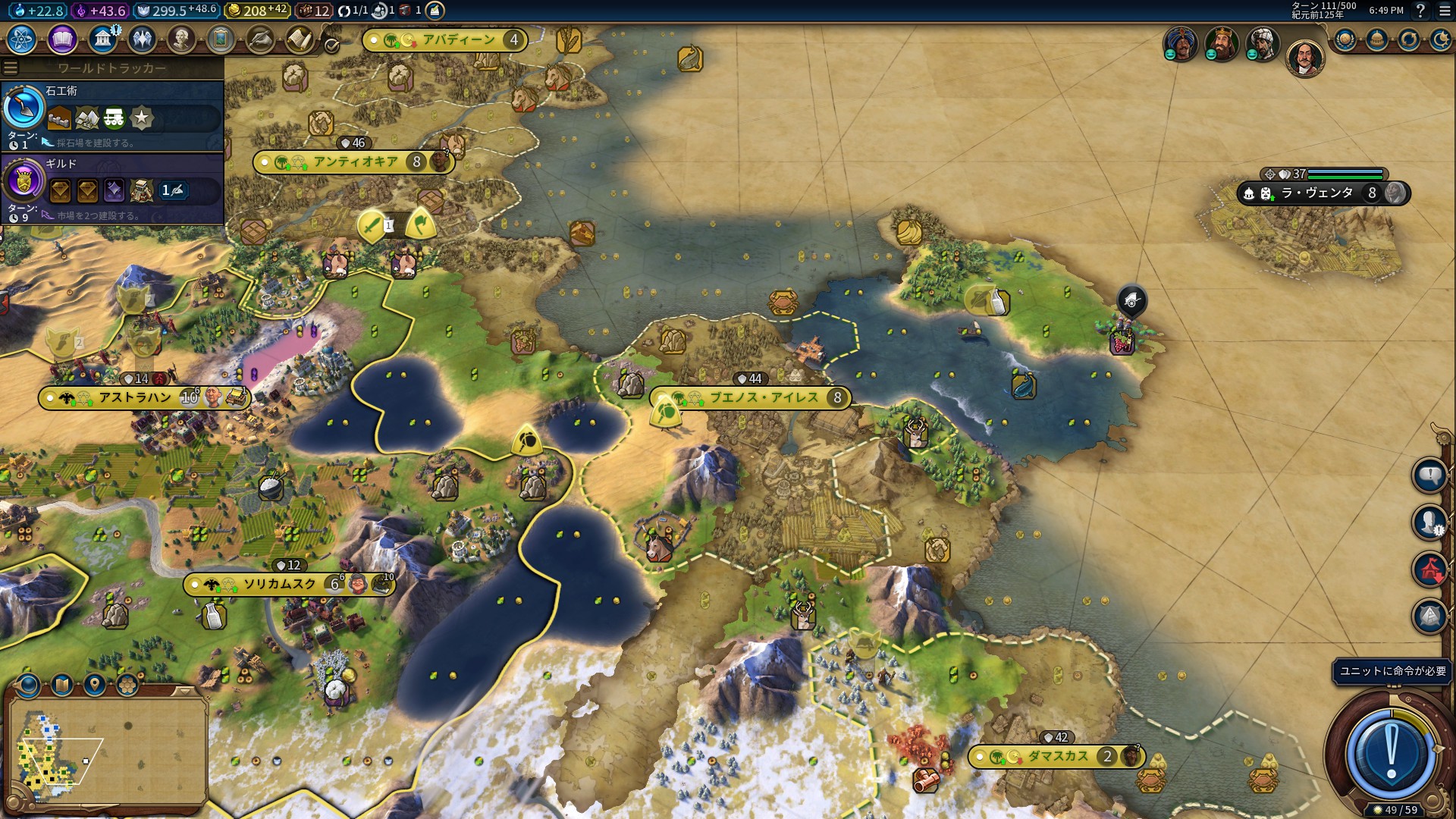
Task: Toggle the ワールドトラッカー hamburger menu button
Action: pos(11,68)
